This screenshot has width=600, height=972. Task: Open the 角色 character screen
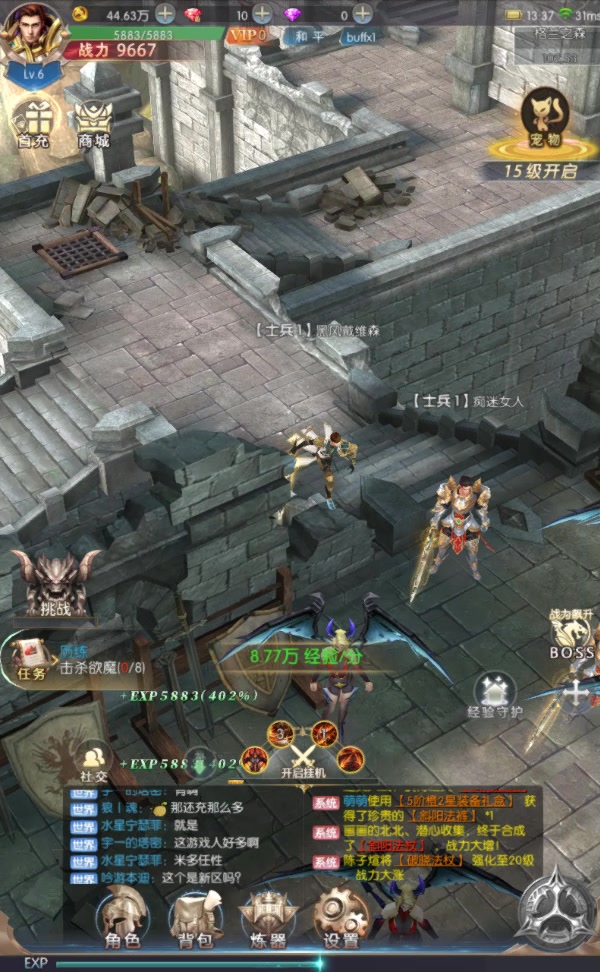click(122, 916)
